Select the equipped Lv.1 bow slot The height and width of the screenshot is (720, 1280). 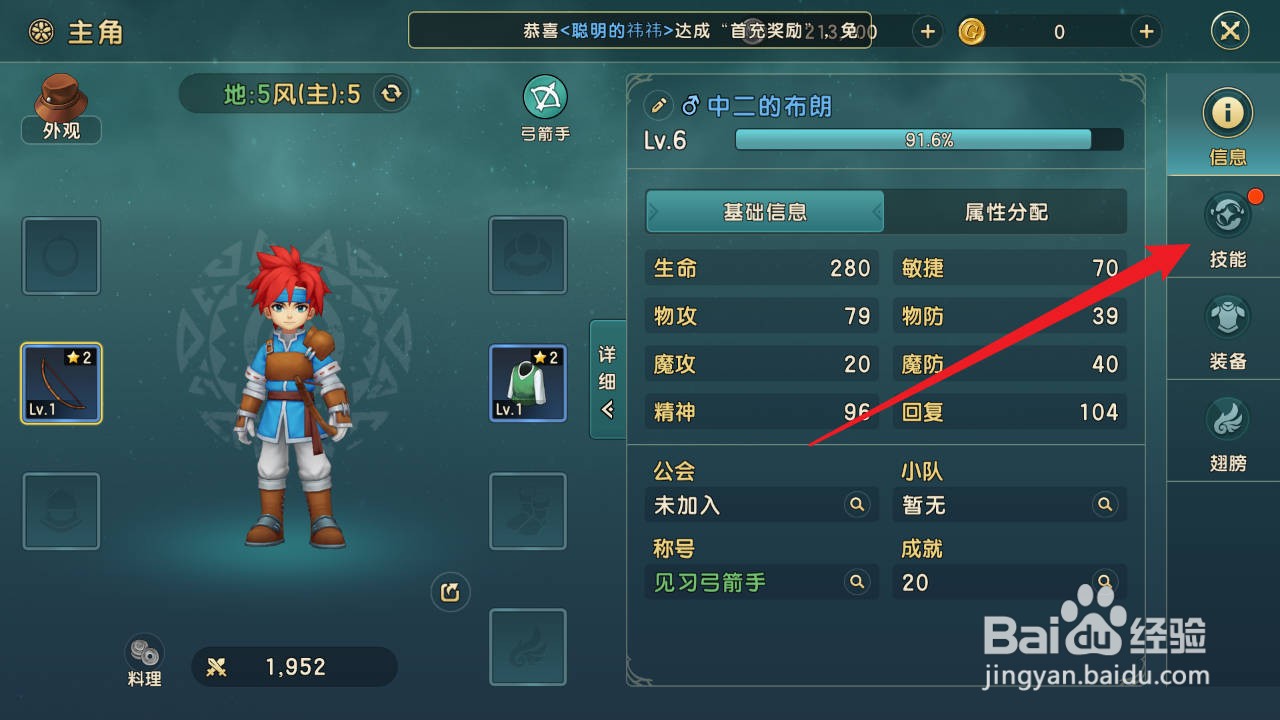tap(61, 382)
